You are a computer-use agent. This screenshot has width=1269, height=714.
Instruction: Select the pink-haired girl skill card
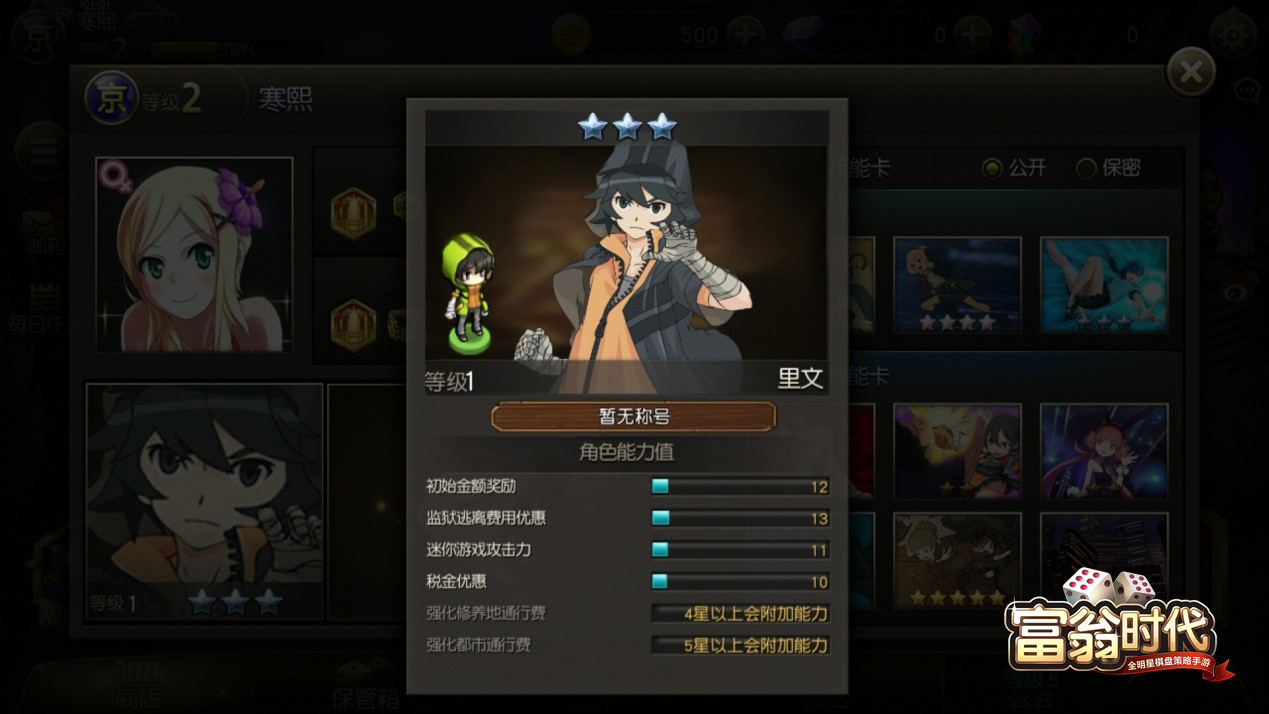point(1103,451)
